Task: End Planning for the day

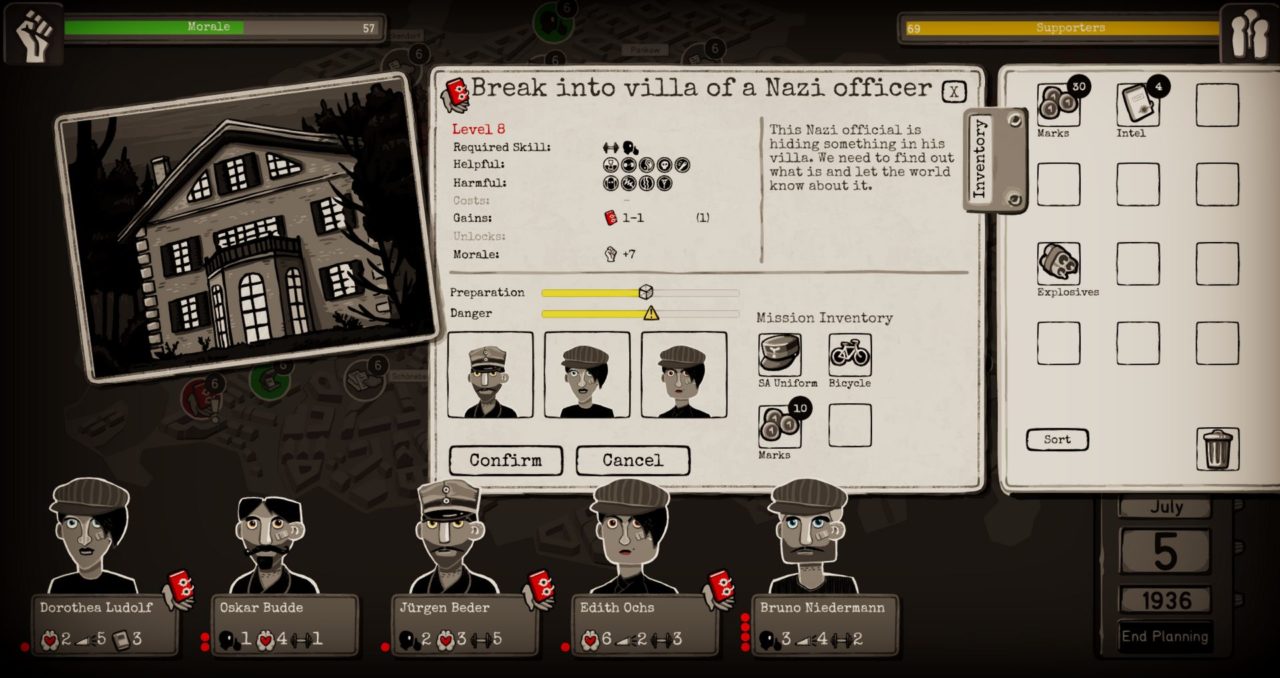Action: (x=1165, y=636)
